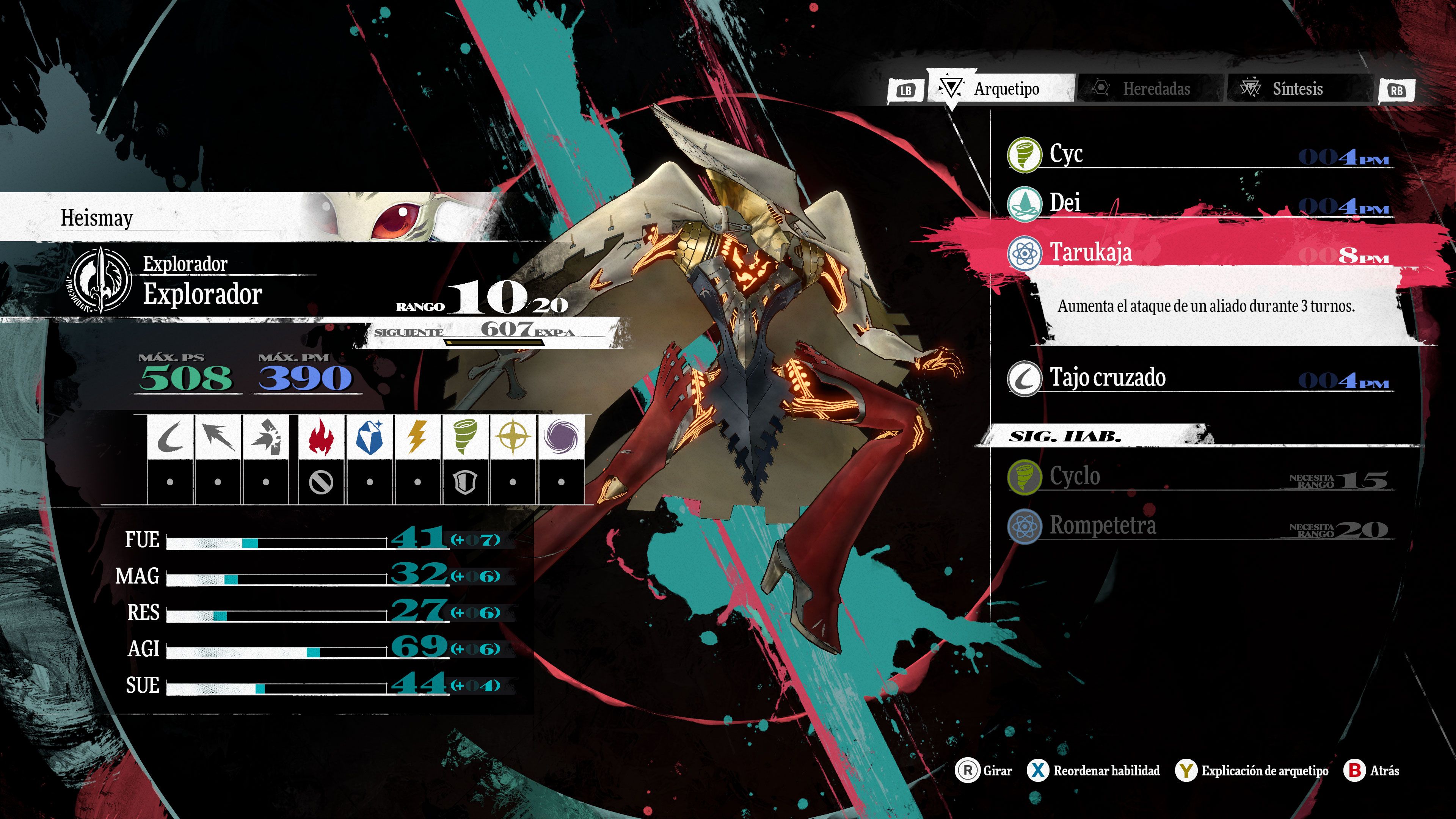Select the wind tornado affinity icon

464,438
